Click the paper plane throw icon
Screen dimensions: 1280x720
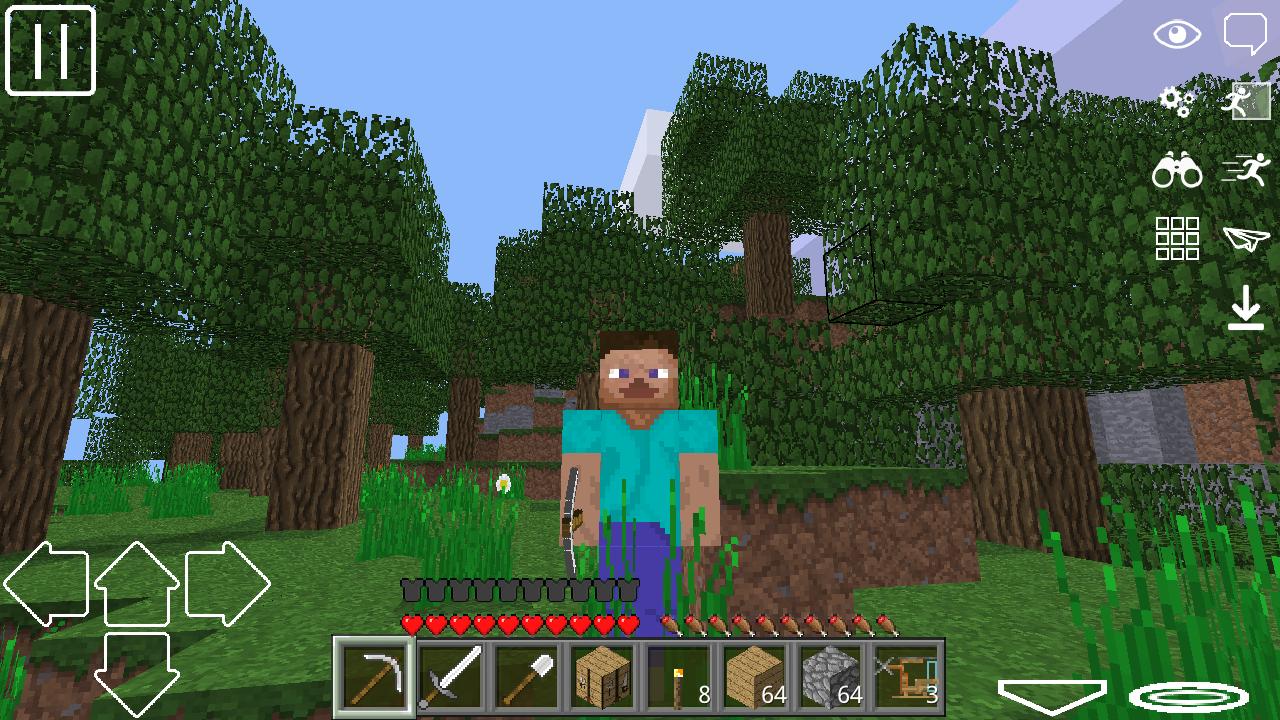point(1246,240)
